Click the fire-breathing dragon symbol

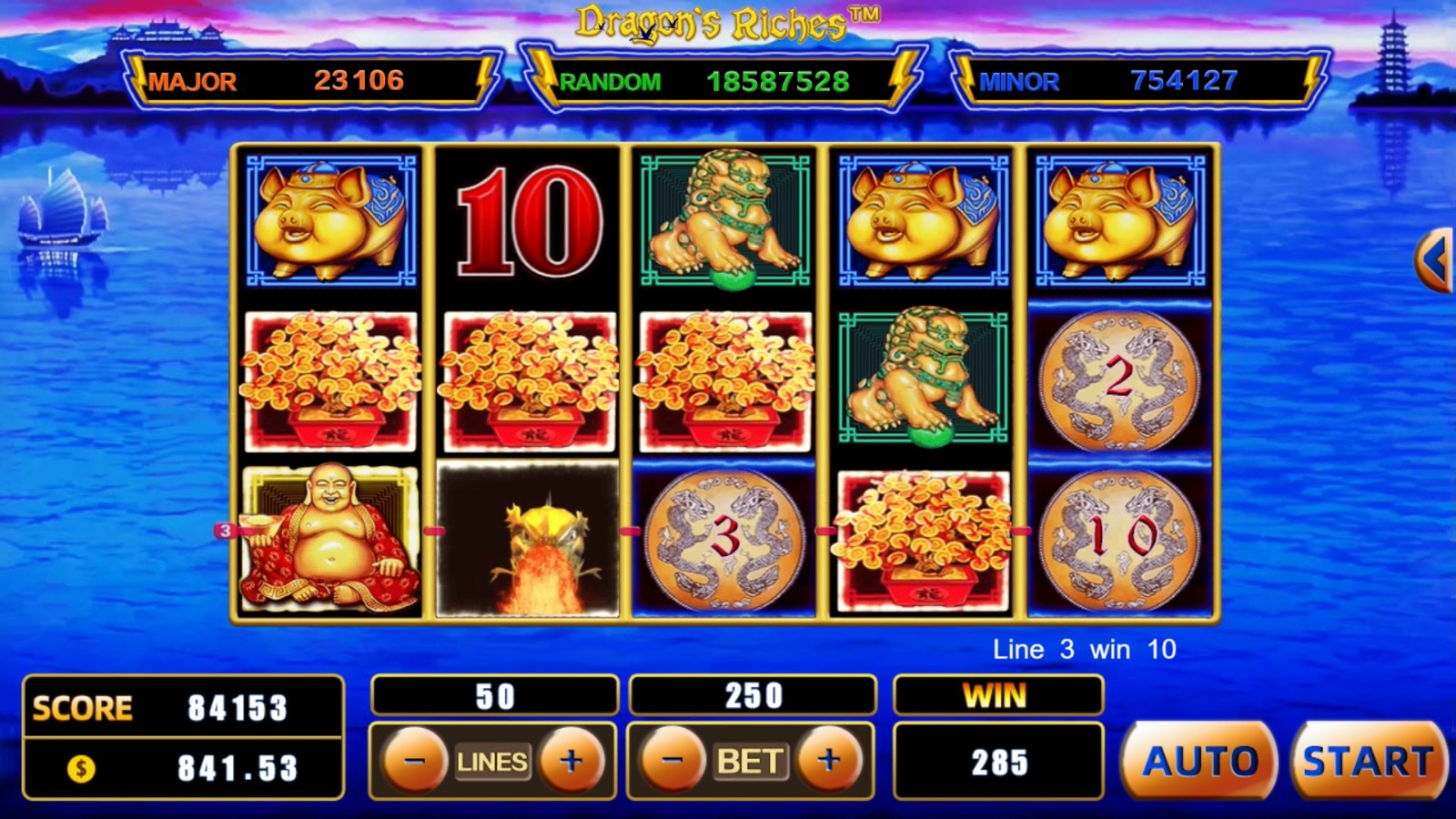tap(528, 541)
